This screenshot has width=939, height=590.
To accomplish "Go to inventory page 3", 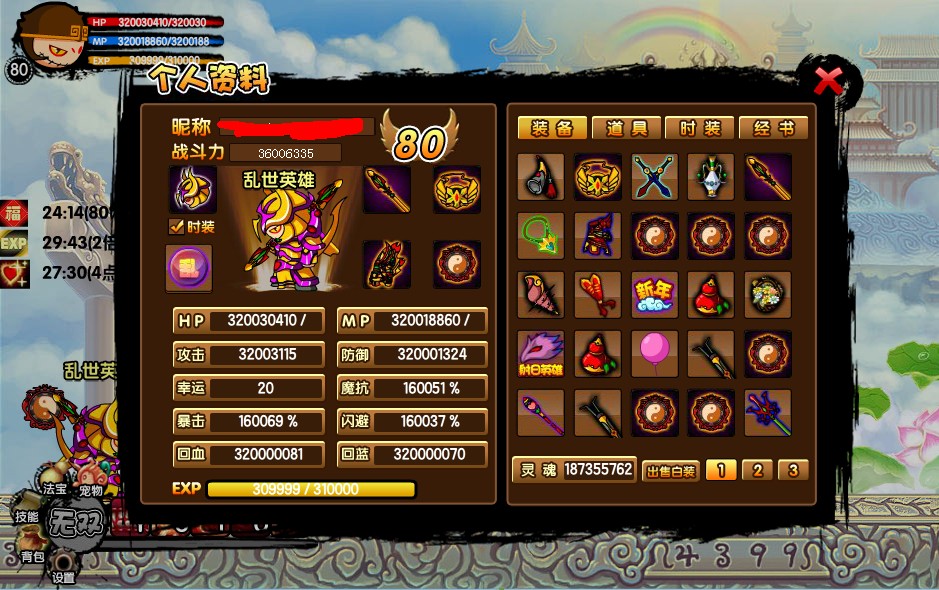I will click(x=793, y=470).
